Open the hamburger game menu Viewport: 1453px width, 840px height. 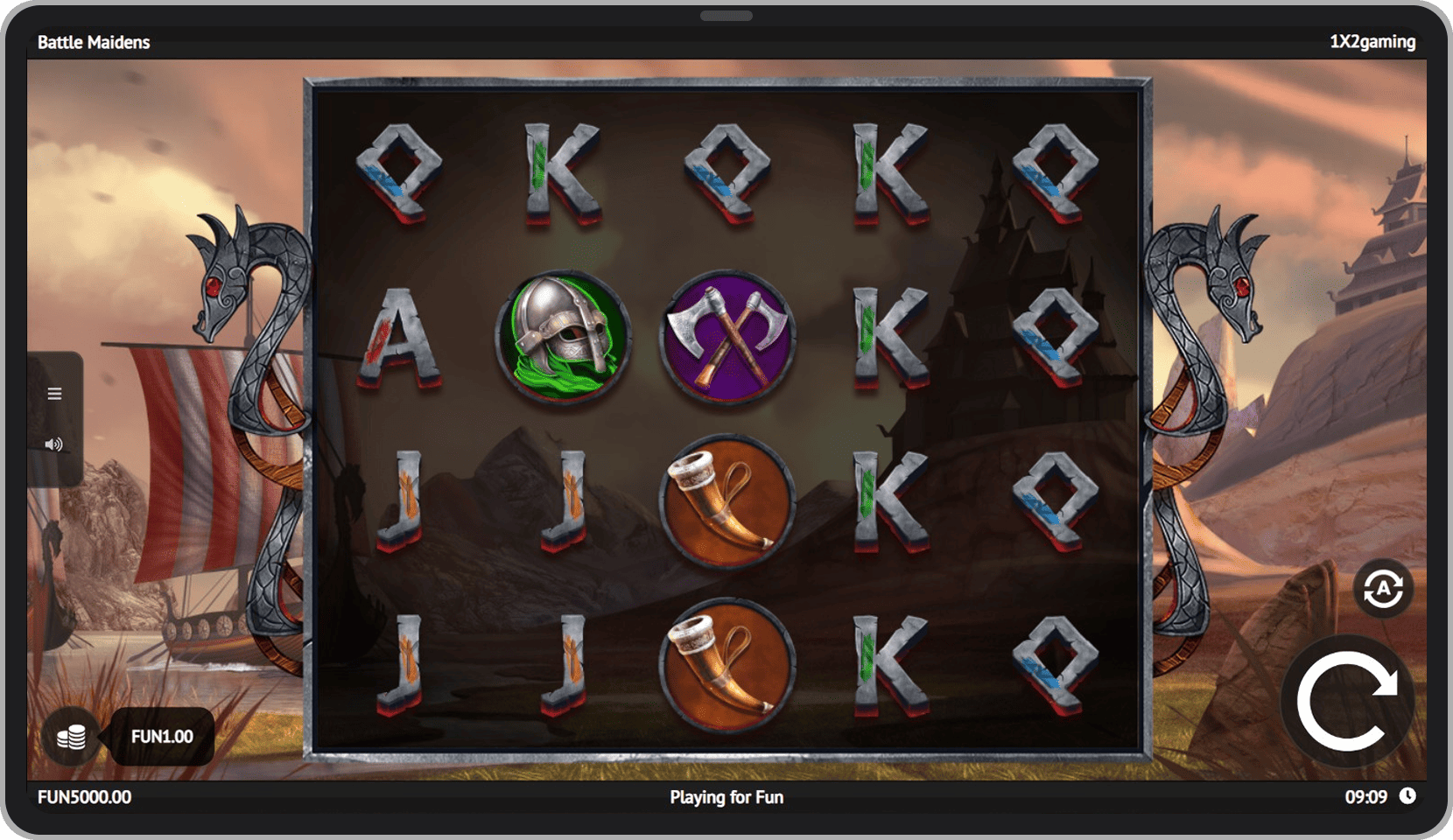click(54, 393)
